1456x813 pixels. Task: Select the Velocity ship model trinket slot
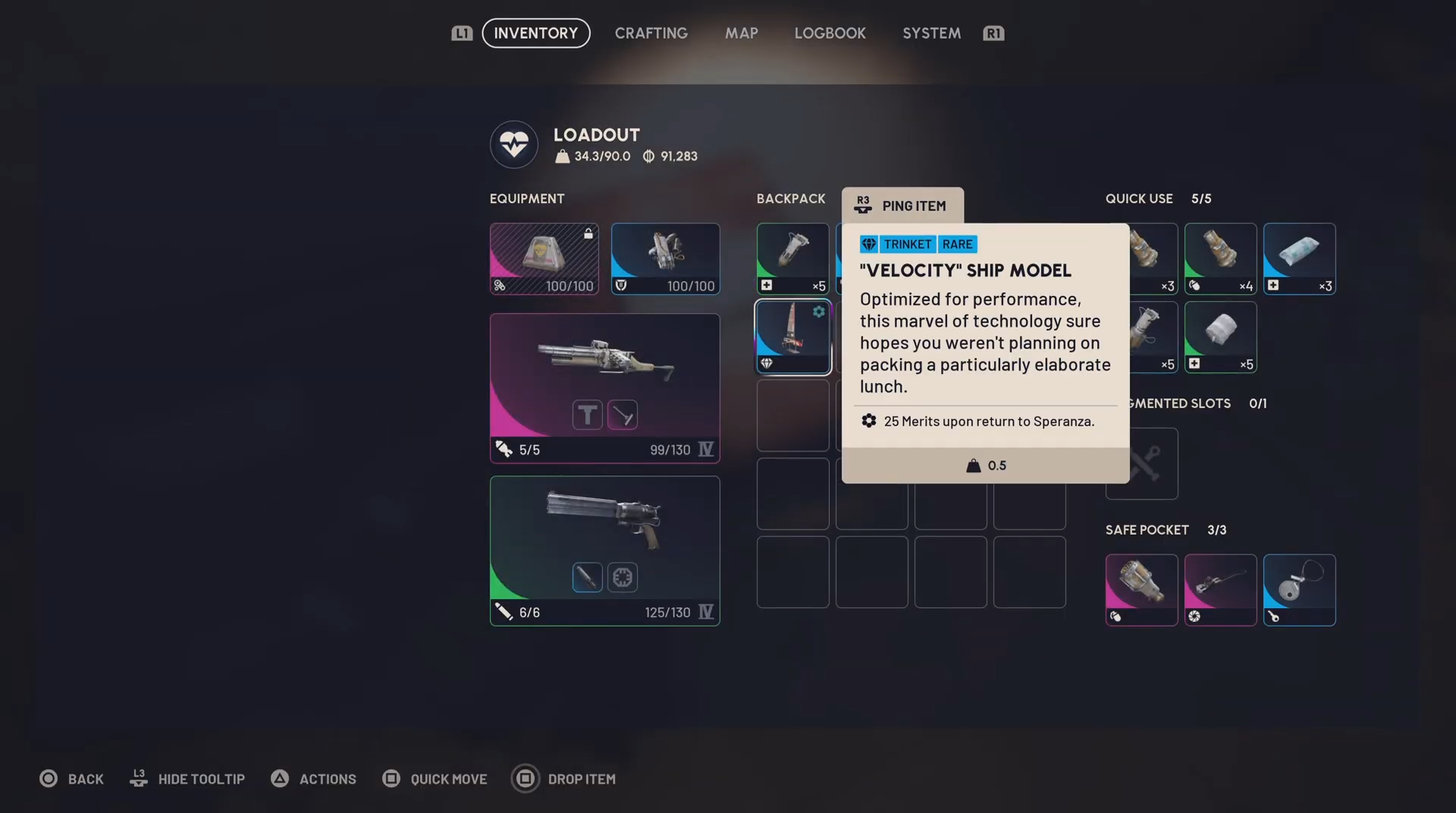pos(792,337)
